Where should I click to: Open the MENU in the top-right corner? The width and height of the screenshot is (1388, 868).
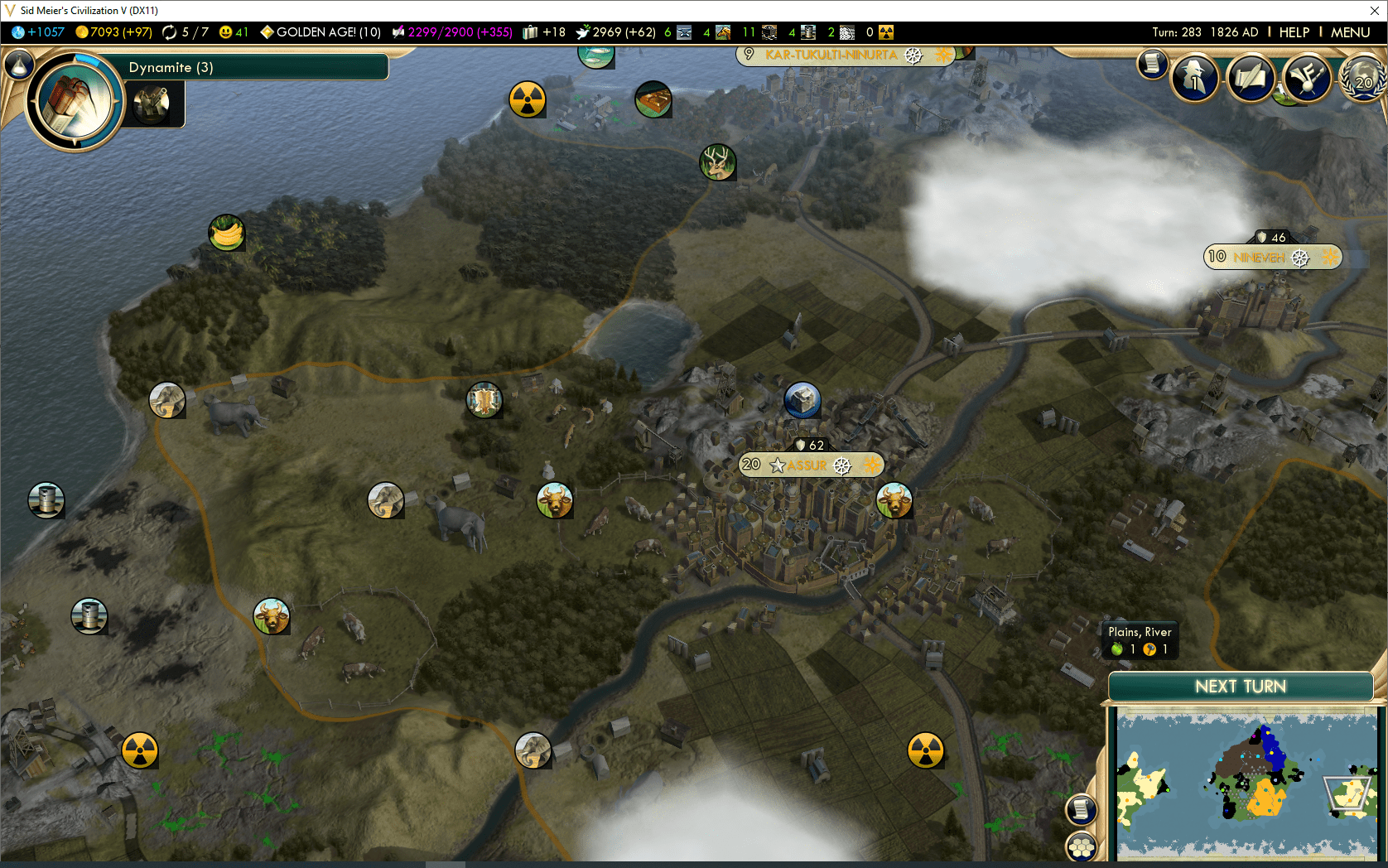(x=1350, y=32)
